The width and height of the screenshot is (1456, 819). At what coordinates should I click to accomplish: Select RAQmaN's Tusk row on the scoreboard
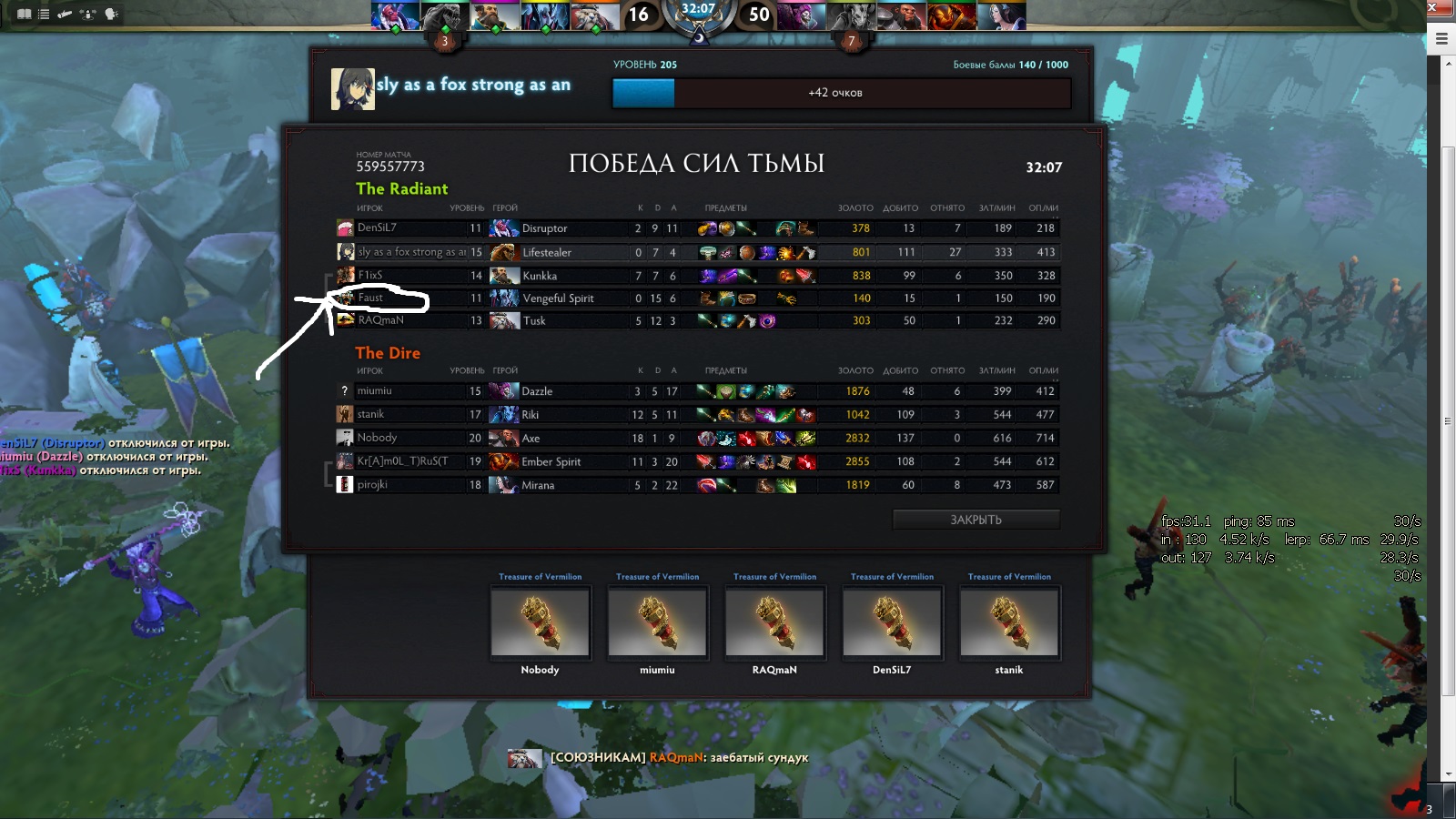tap(696, 320)
